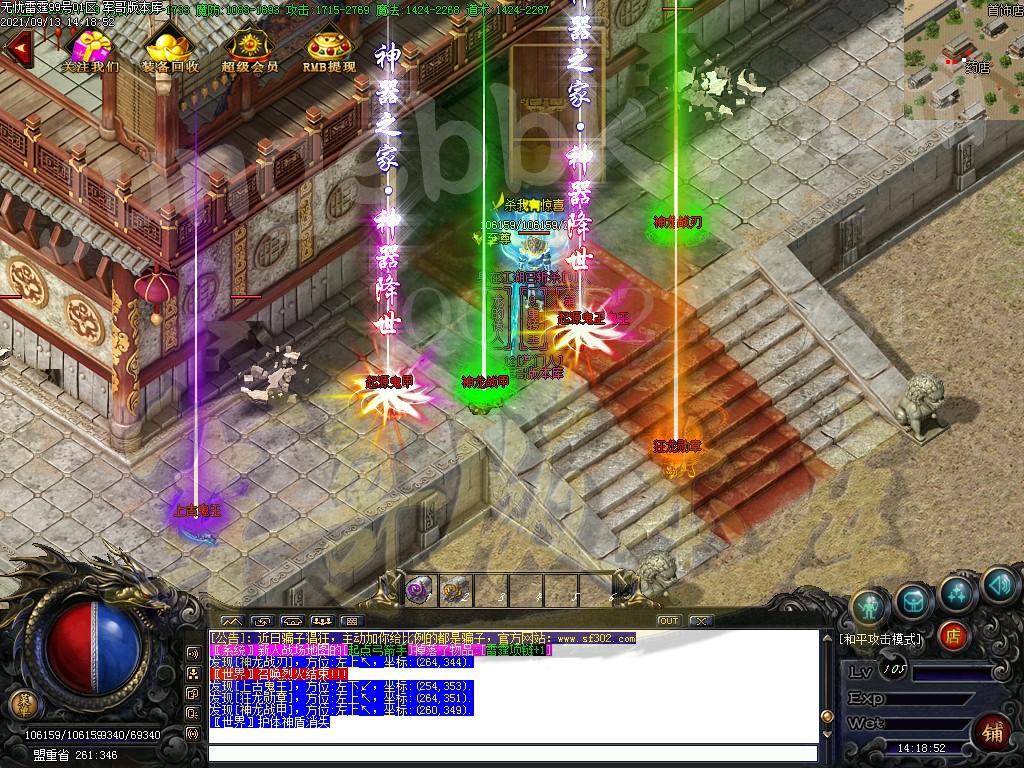1024x768 pixels.
Task: Open the RMB提现 withdrawal menu
Action: (328, 50)
